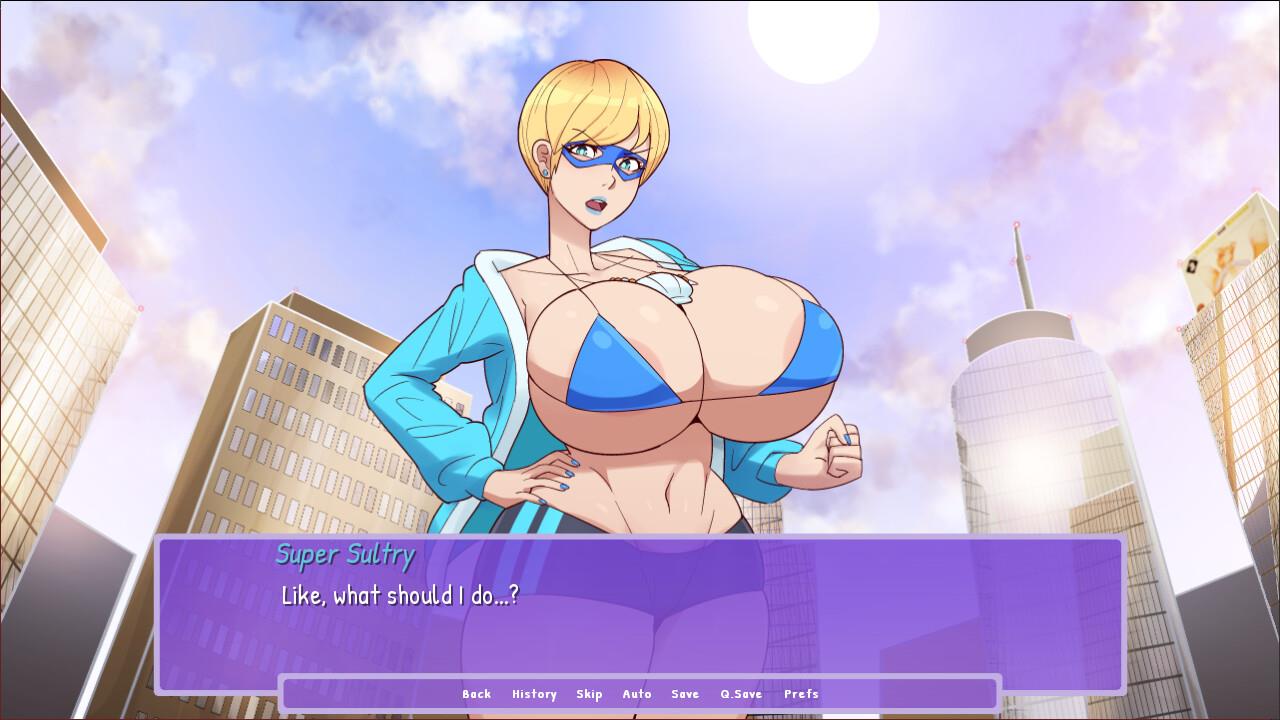Open the Prefs settings
Image resolution: width=1280 pixels, height=720 pixels.
(801, 694)
